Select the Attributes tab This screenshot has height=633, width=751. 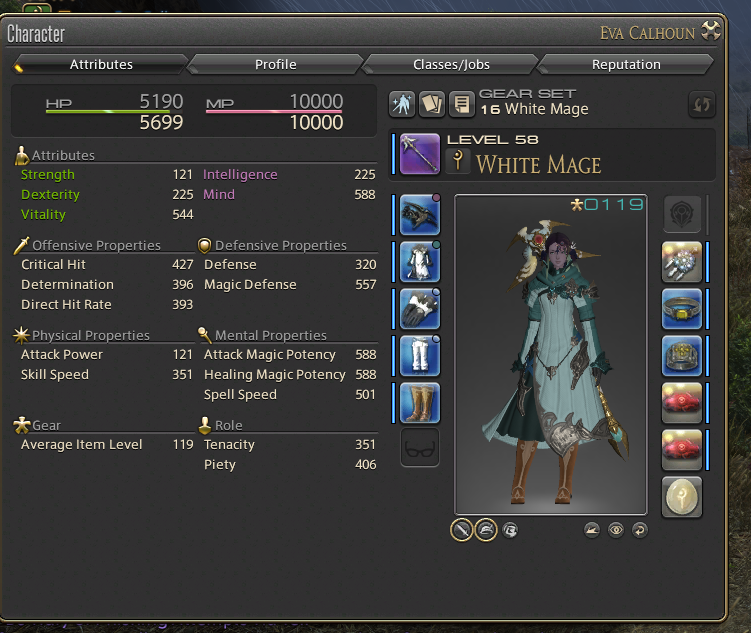tap(101, 65)
